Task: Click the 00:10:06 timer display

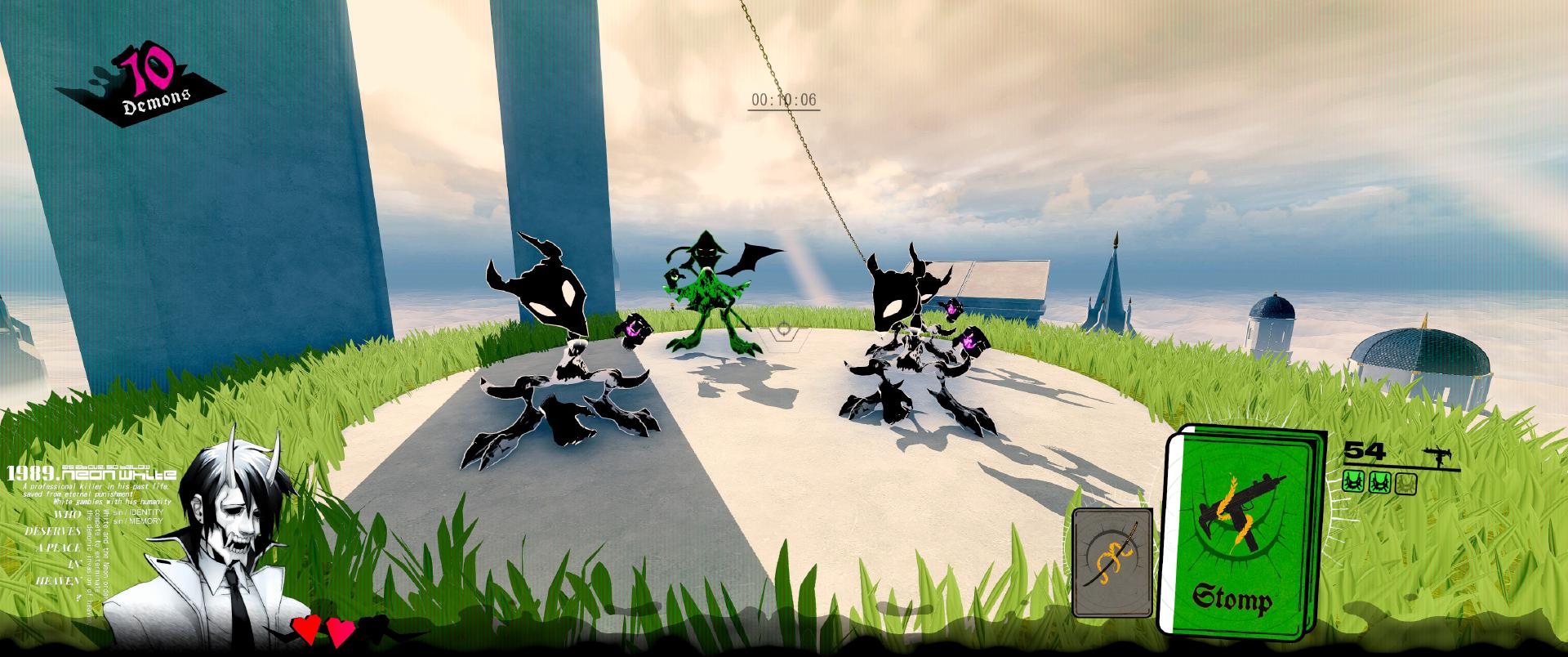Action: (x=783, y=101)
